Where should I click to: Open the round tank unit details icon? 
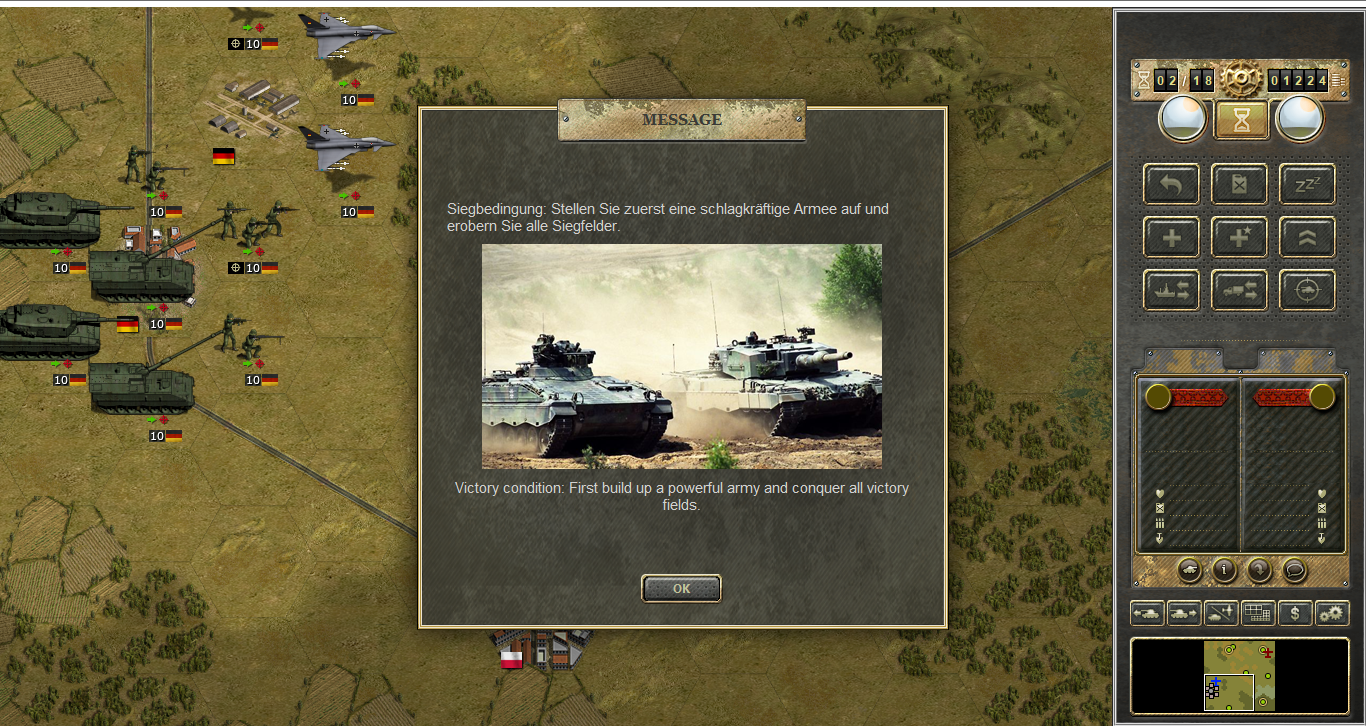[1190, 570]
